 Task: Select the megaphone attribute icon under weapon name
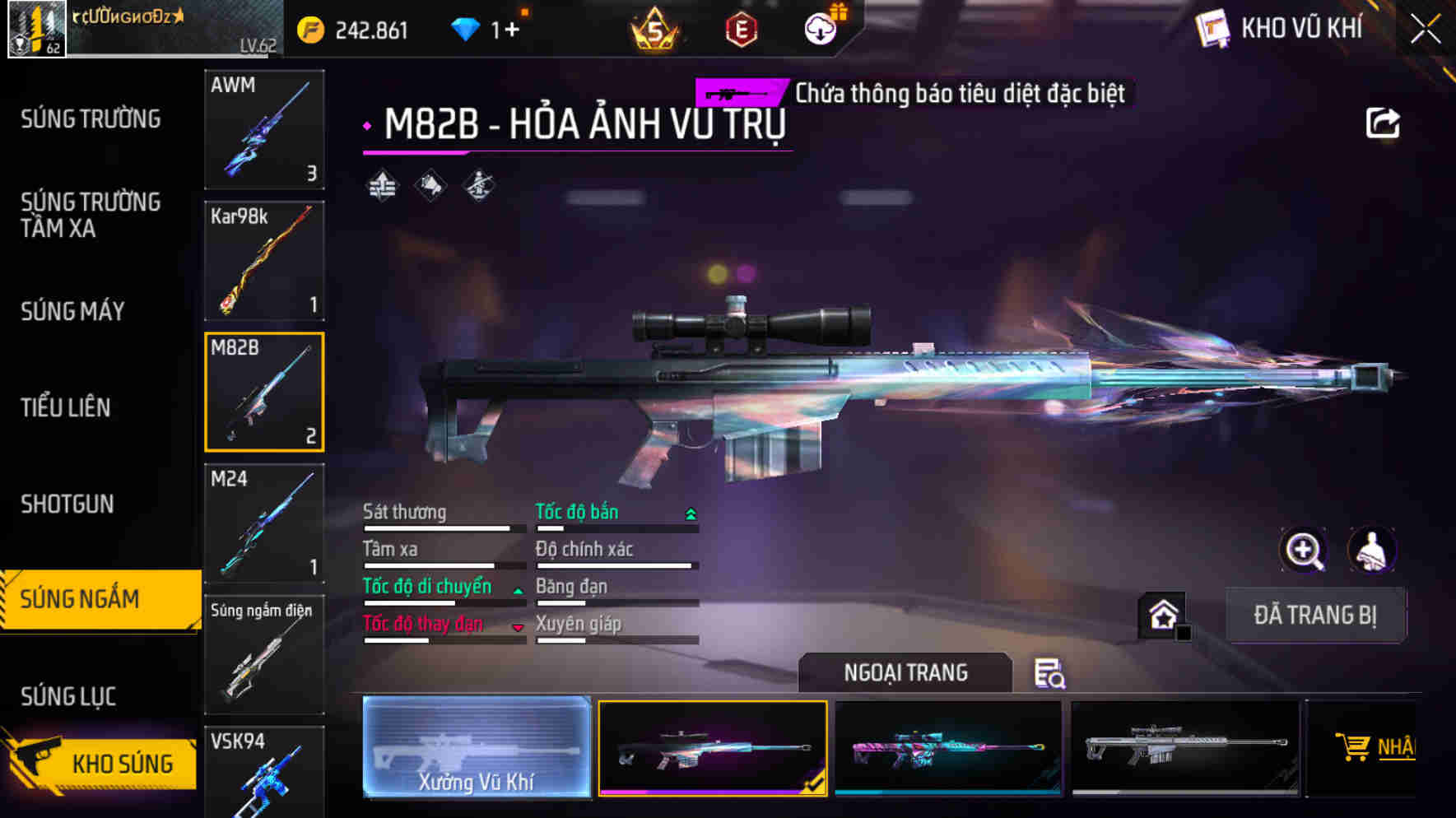point(430,184)
